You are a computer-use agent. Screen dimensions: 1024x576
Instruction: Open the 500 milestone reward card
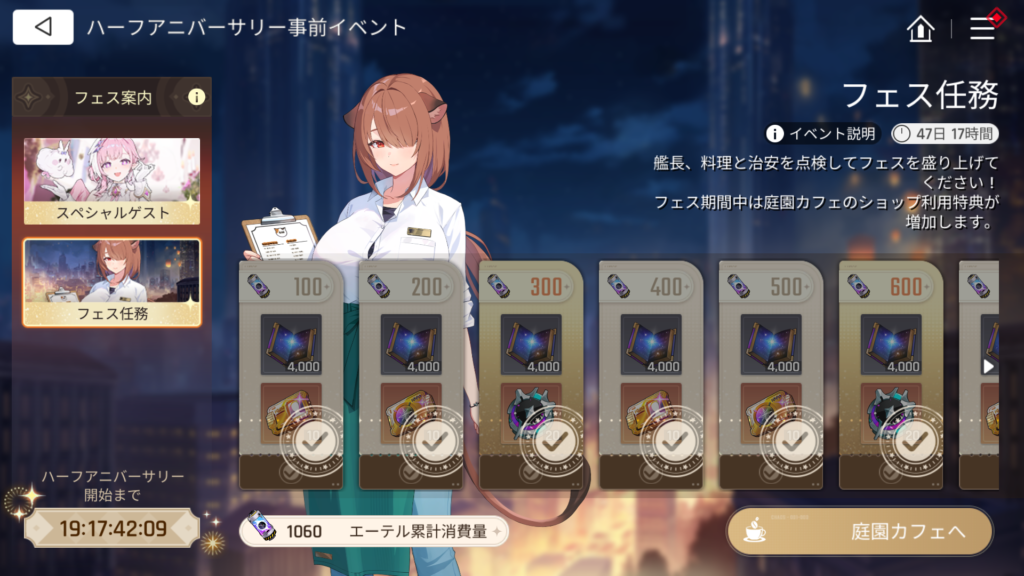[x=771, y=375]
